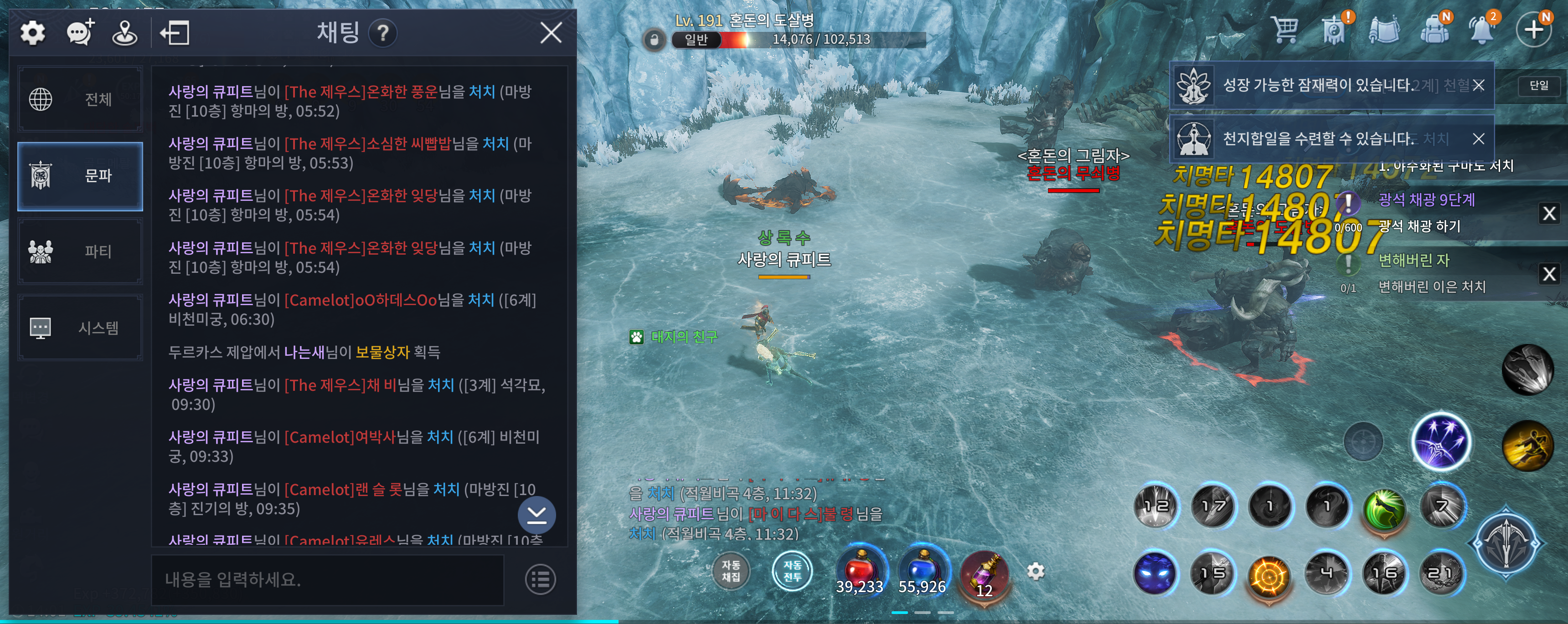1568x624 pixels.
Task: Switch to the 파티 chat tab
Action: pos(80,251)
